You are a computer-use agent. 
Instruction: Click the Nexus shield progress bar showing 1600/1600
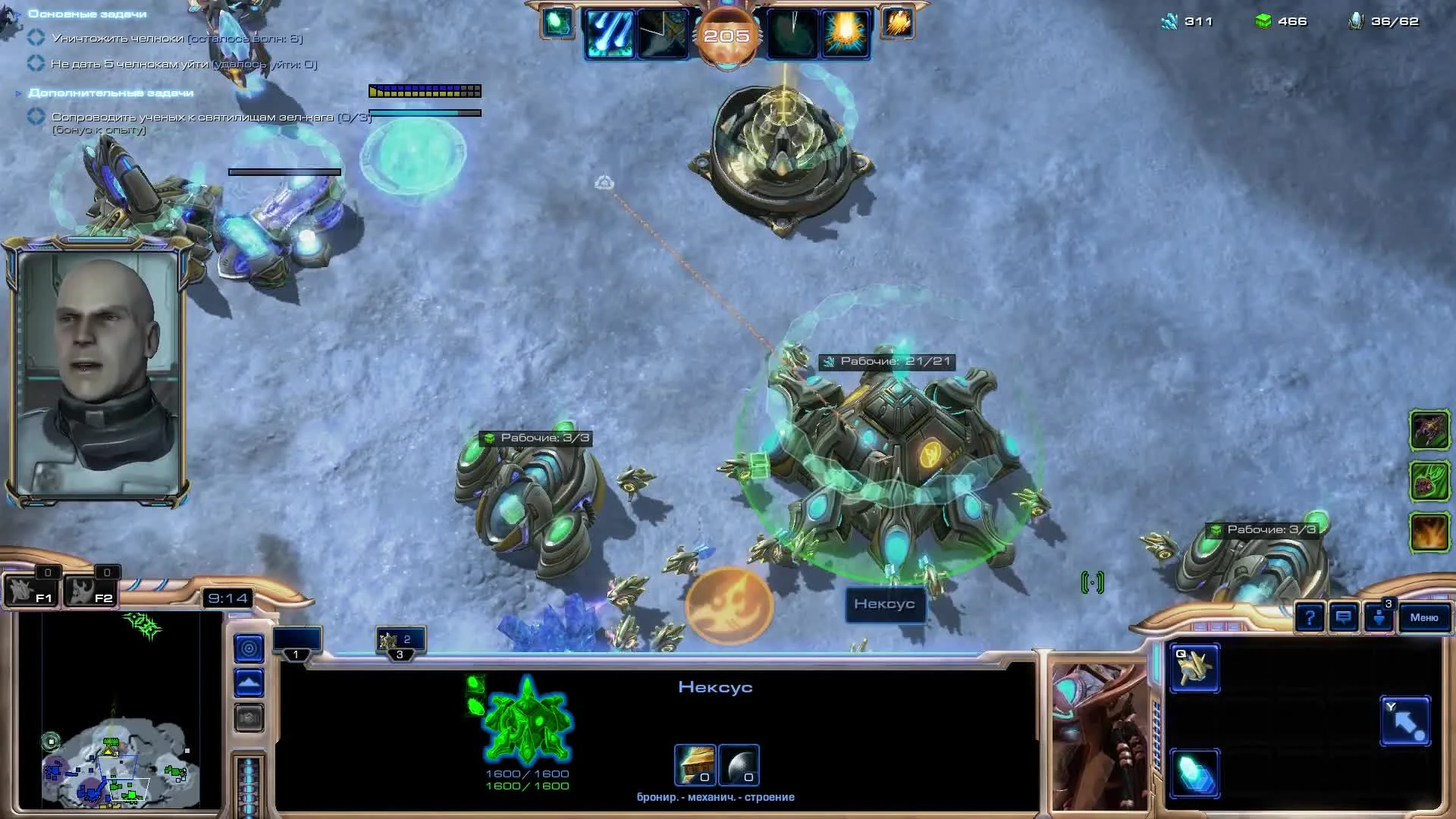pos(526,774)
